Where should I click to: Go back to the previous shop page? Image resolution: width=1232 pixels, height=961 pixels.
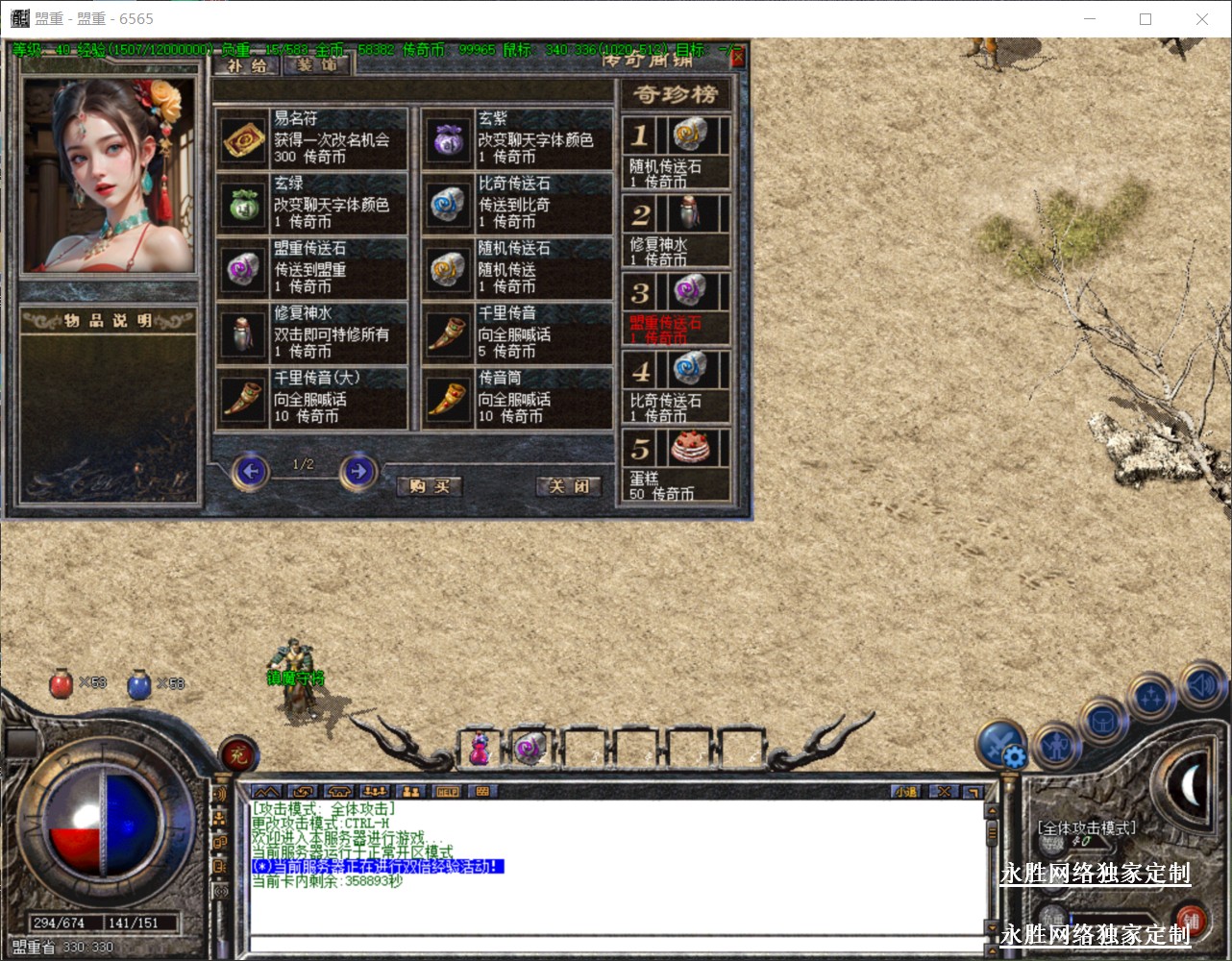coord(251,472)
